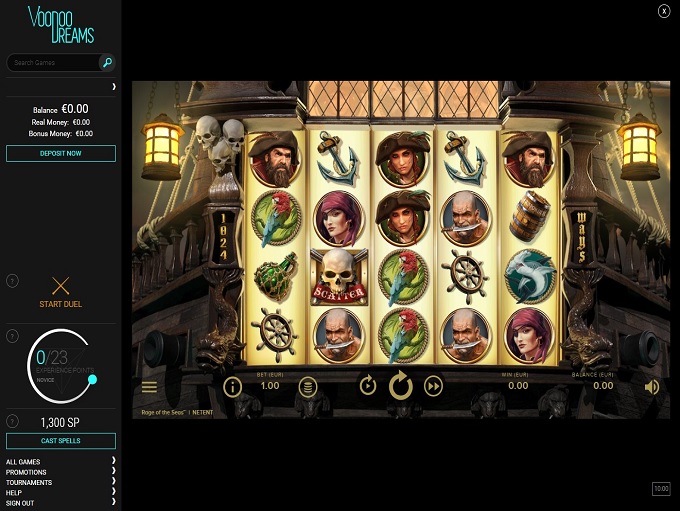
Task: Toggle the game sound speaker icon
Action: click(652, 386)
